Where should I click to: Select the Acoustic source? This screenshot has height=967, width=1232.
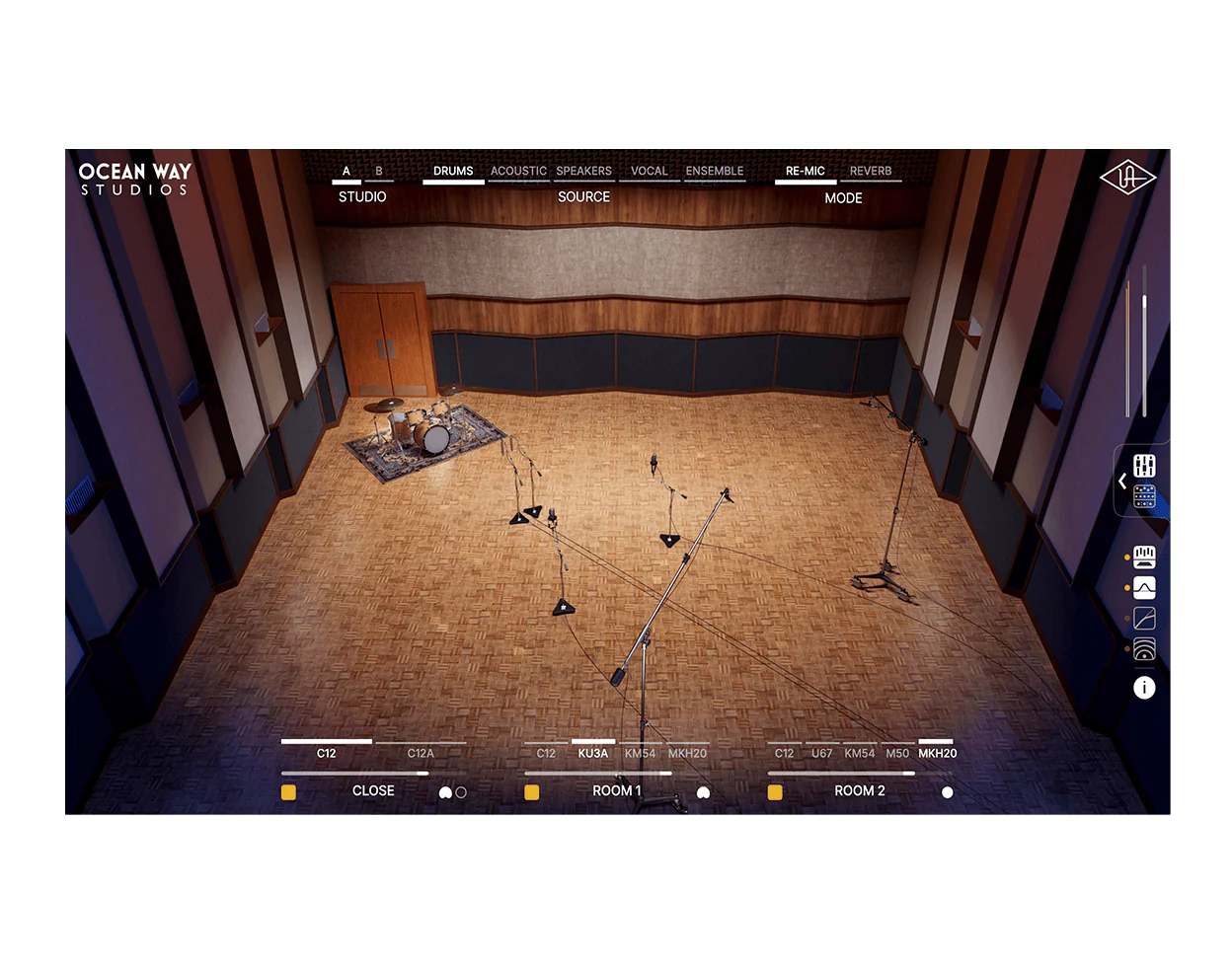click(x=518, y=172)
